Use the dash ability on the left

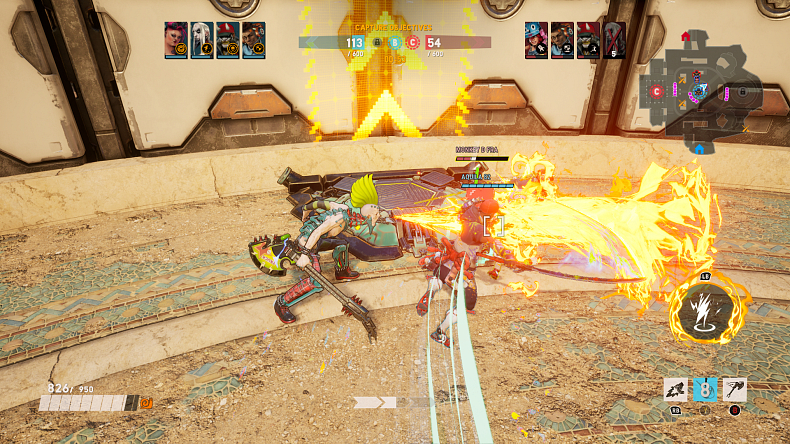pyautogui.click(x=677, y=389)
